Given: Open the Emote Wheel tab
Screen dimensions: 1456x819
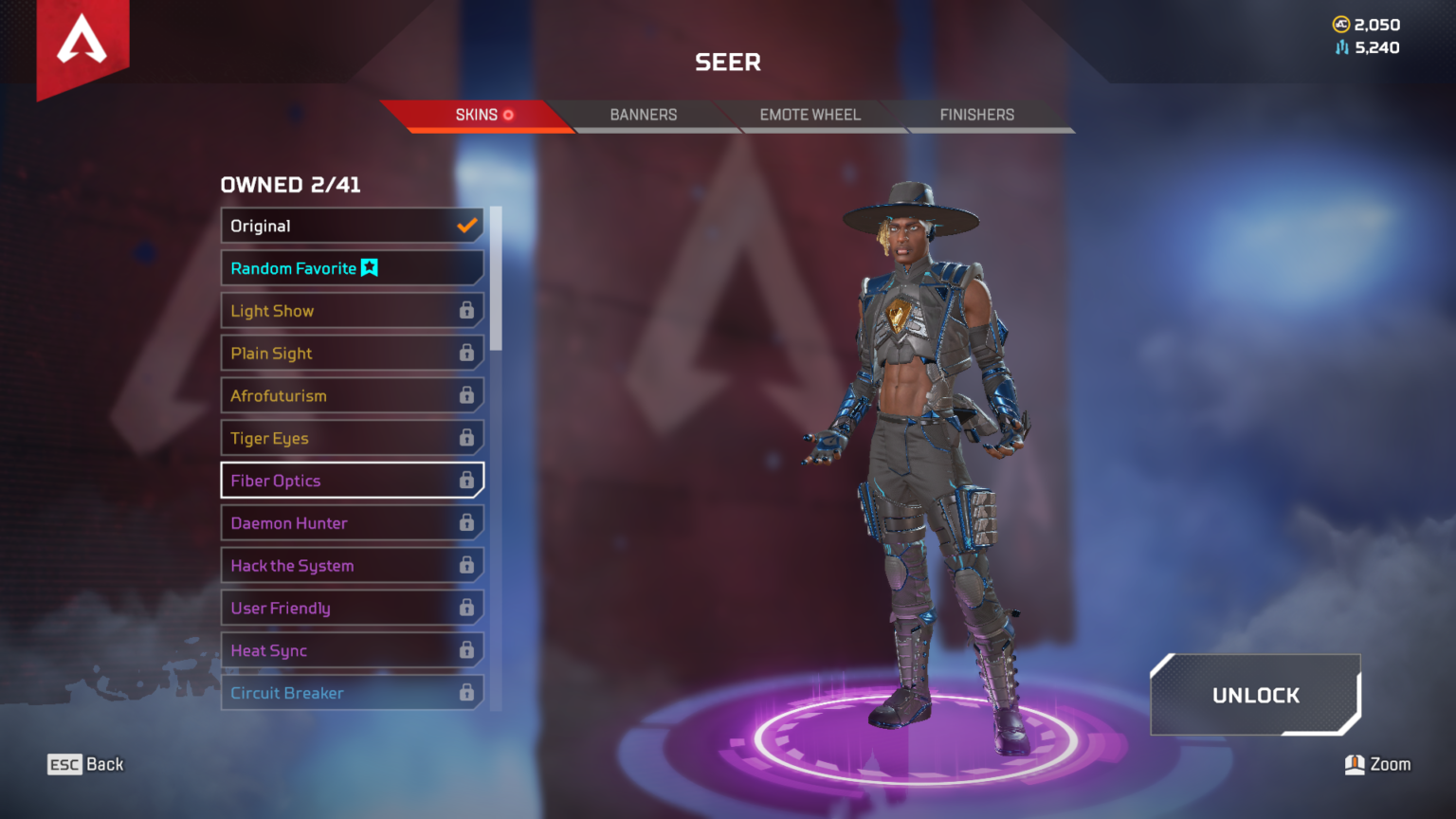Looking at the screenshot, I should (810, 115).
